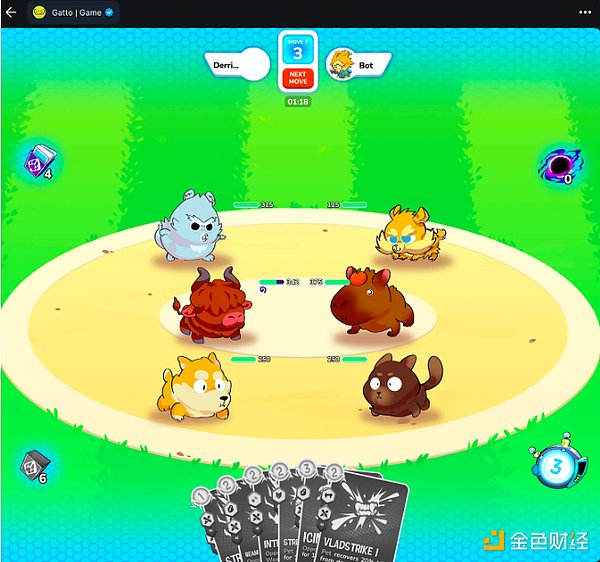This screenshot has height=562, width=600.
Task: Tap the black hole icon showing 0
Action: pyautogui.click(x=556, y=165)
